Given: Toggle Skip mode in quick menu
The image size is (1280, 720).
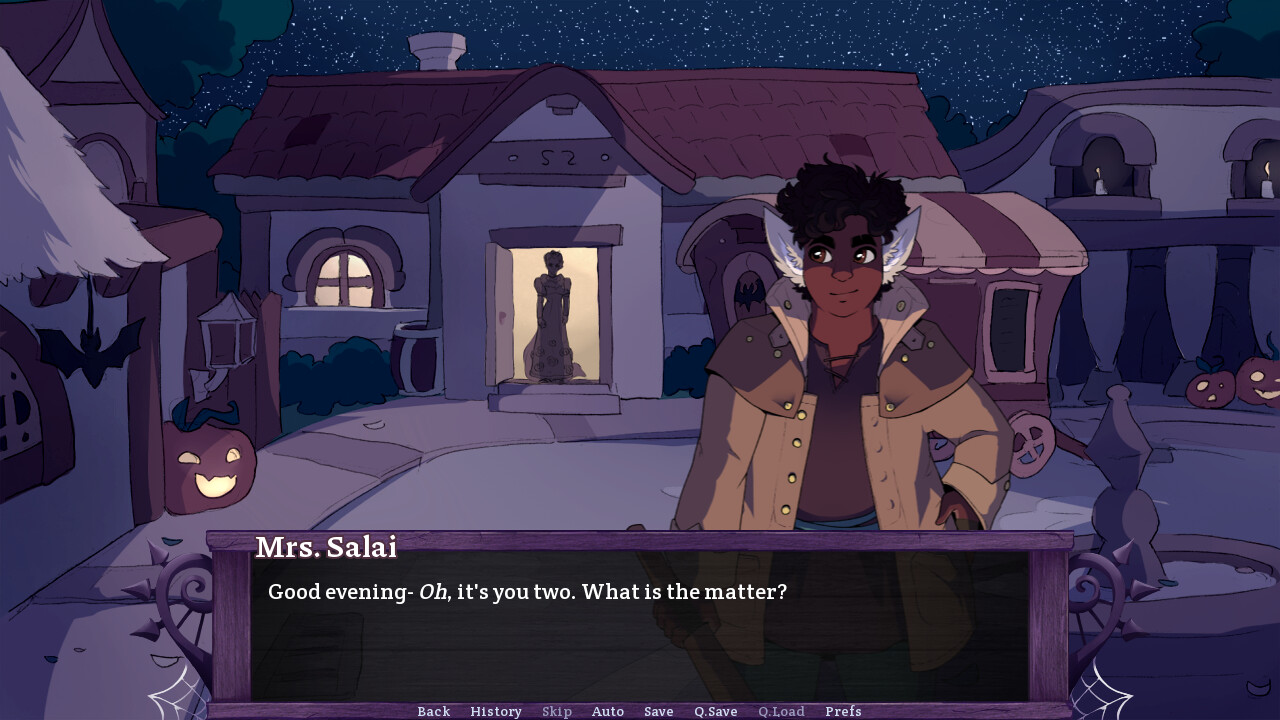Looking at the screenshot, I should click(557, 711).
